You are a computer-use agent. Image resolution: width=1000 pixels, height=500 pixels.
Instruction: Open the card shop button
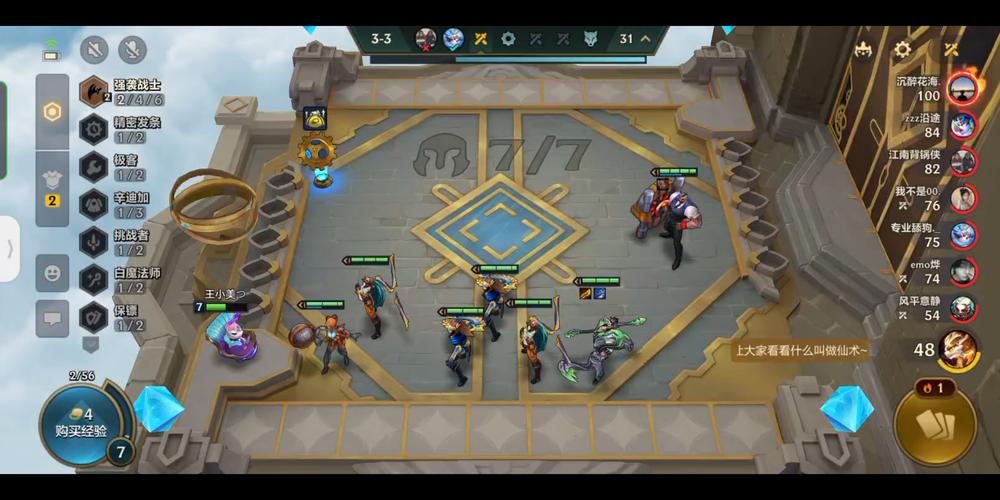tap(935, 426)
